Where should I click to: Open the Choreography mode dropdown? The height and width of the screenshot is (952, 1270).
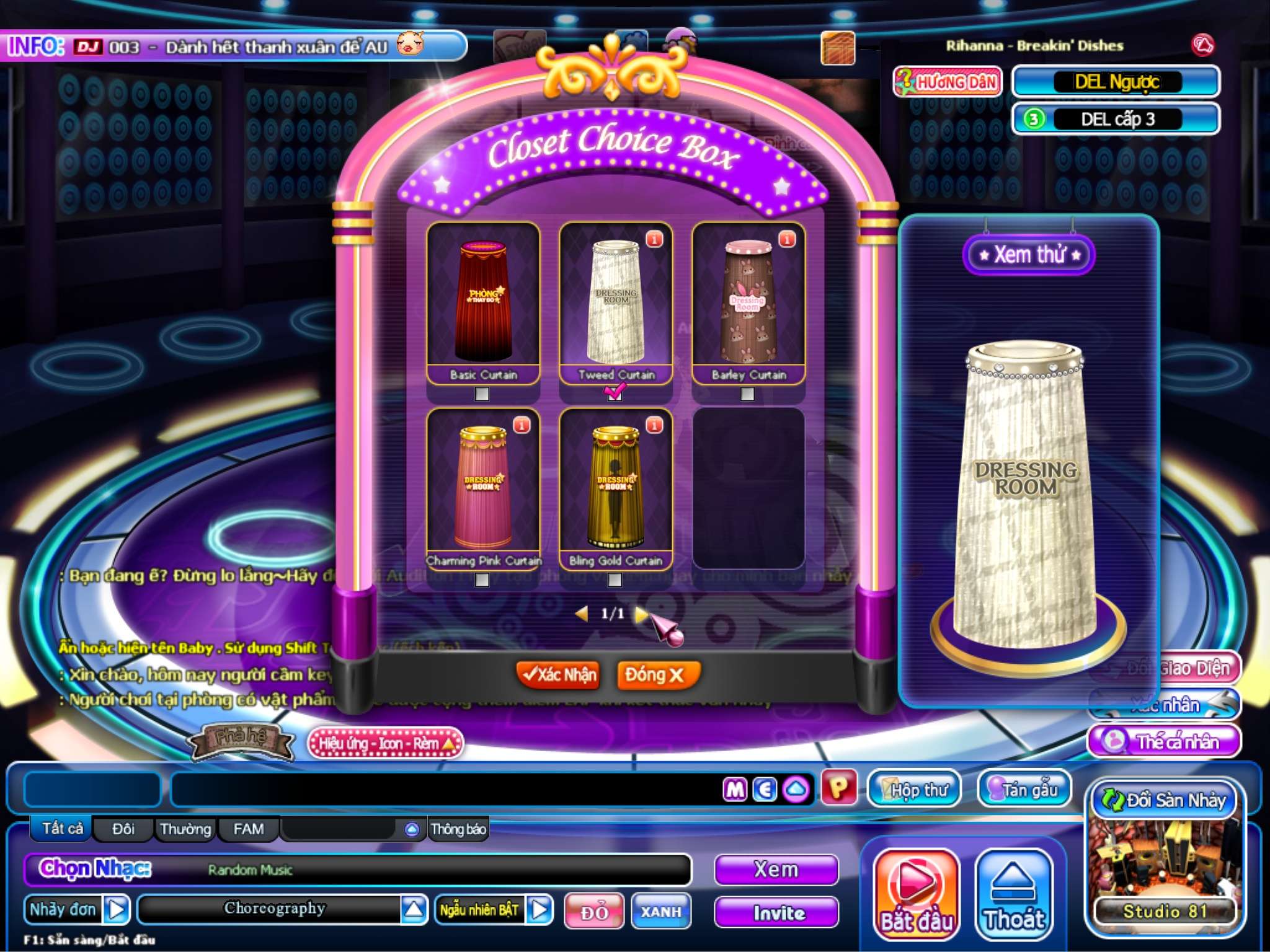click(414, 909)
